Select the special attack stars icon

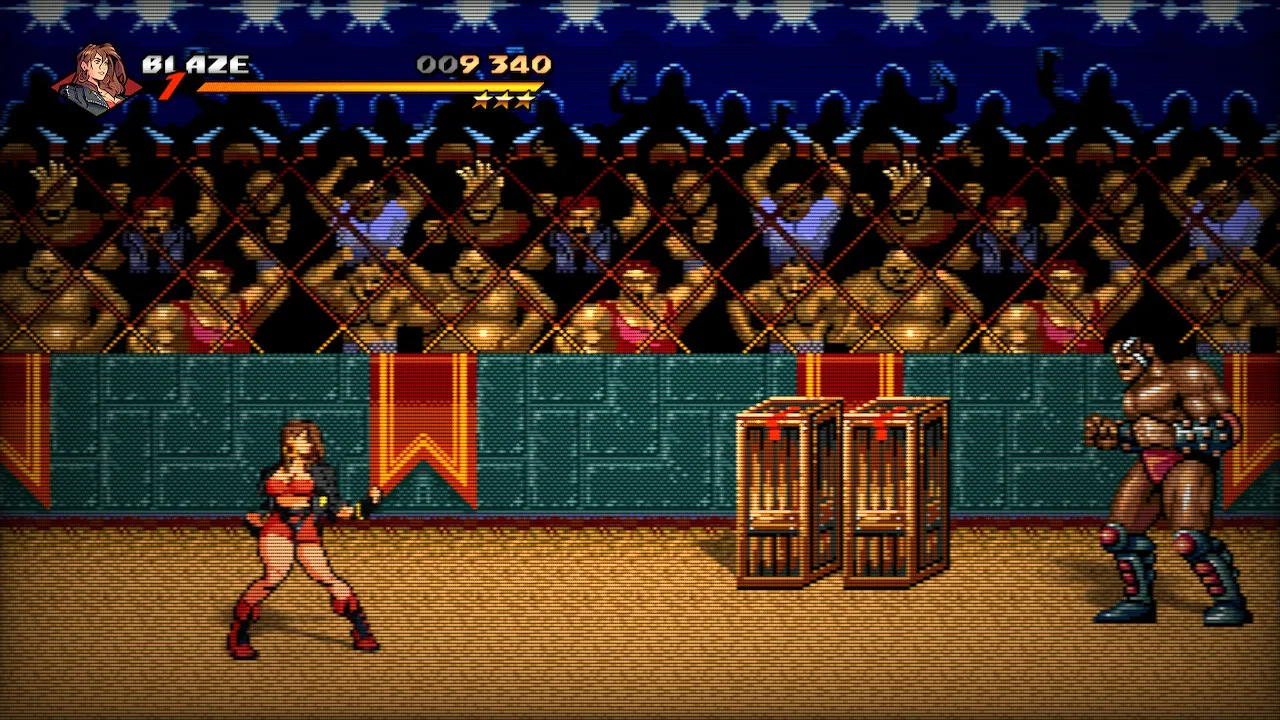503,100
